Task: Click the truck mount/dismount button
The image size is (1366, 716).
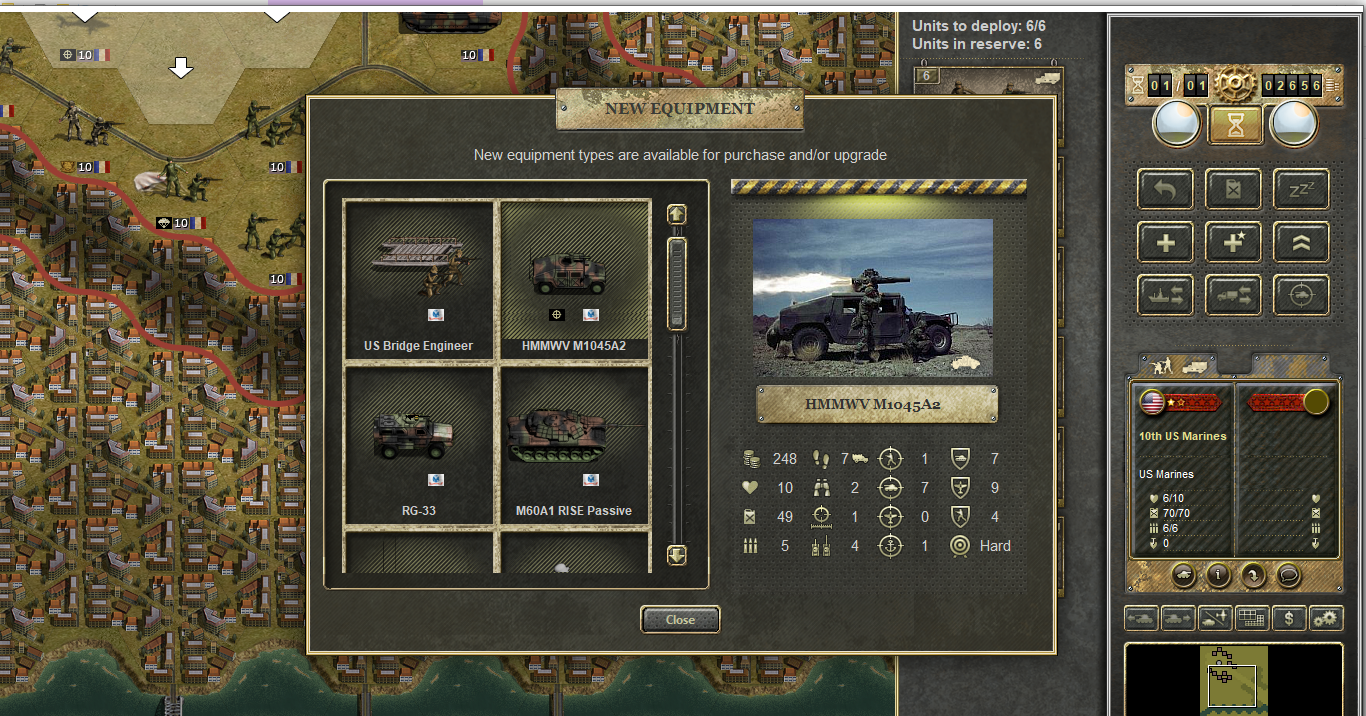Action: (1233, 295)
